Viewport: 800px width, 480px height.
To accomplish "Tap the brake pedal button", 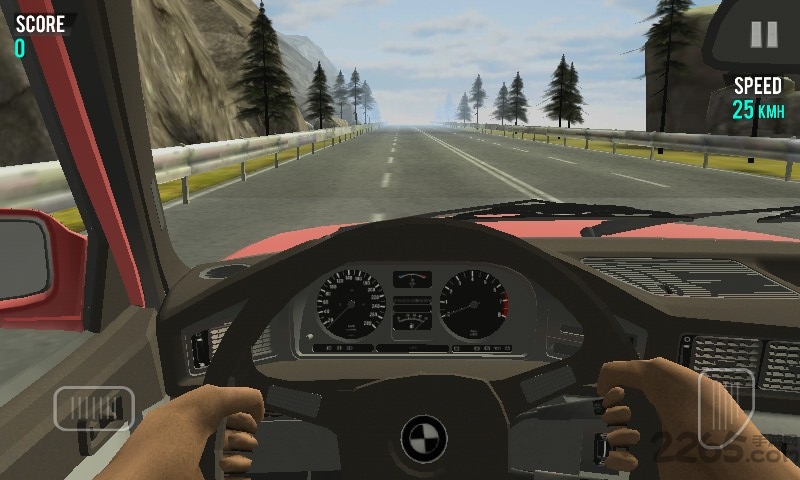I will 94,408.
